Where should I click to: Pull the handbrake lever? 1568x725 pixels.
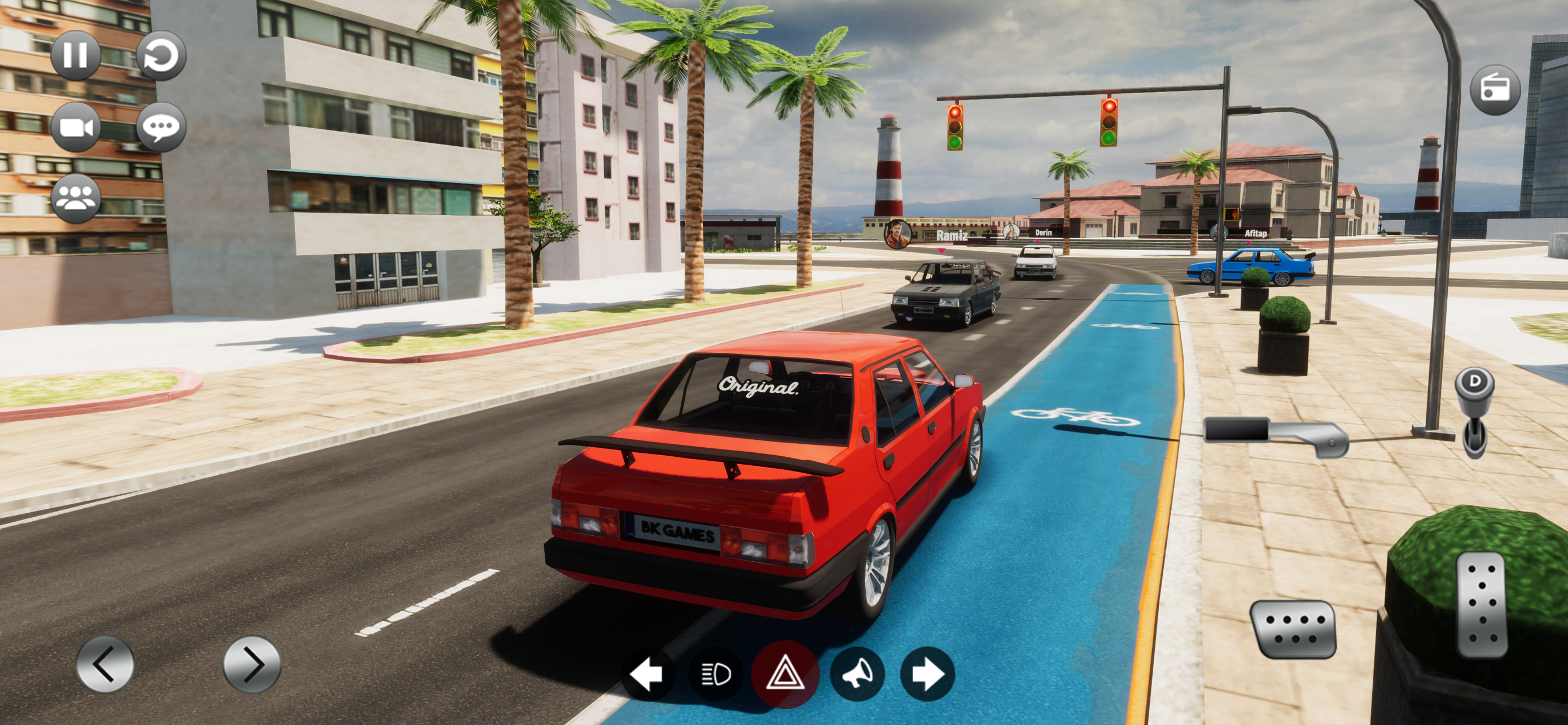tap(1277, 435)
